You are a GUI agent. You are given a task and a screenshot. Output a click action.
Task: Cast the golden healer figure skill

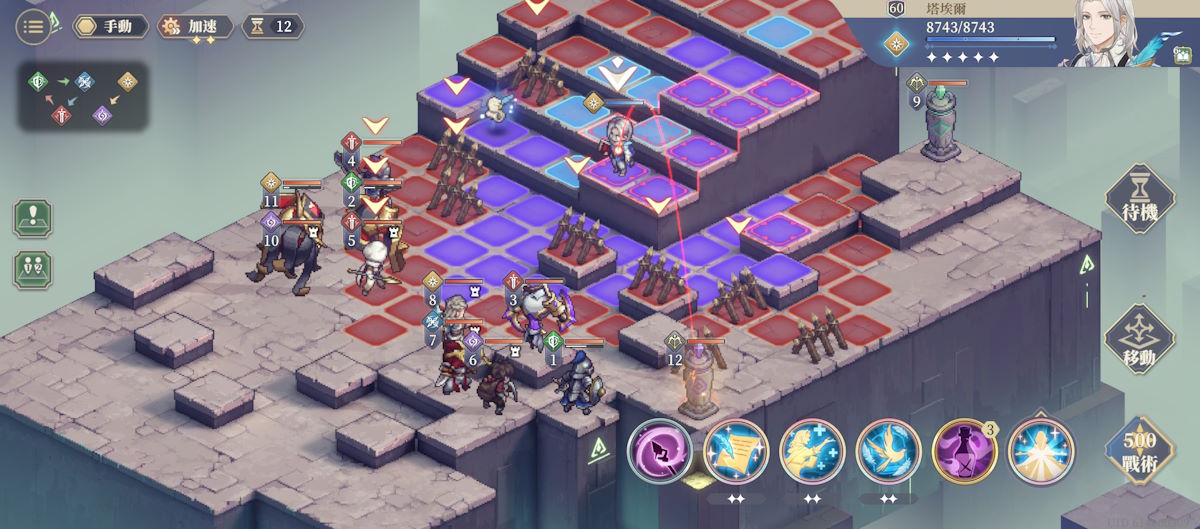(x=812, y=451)
